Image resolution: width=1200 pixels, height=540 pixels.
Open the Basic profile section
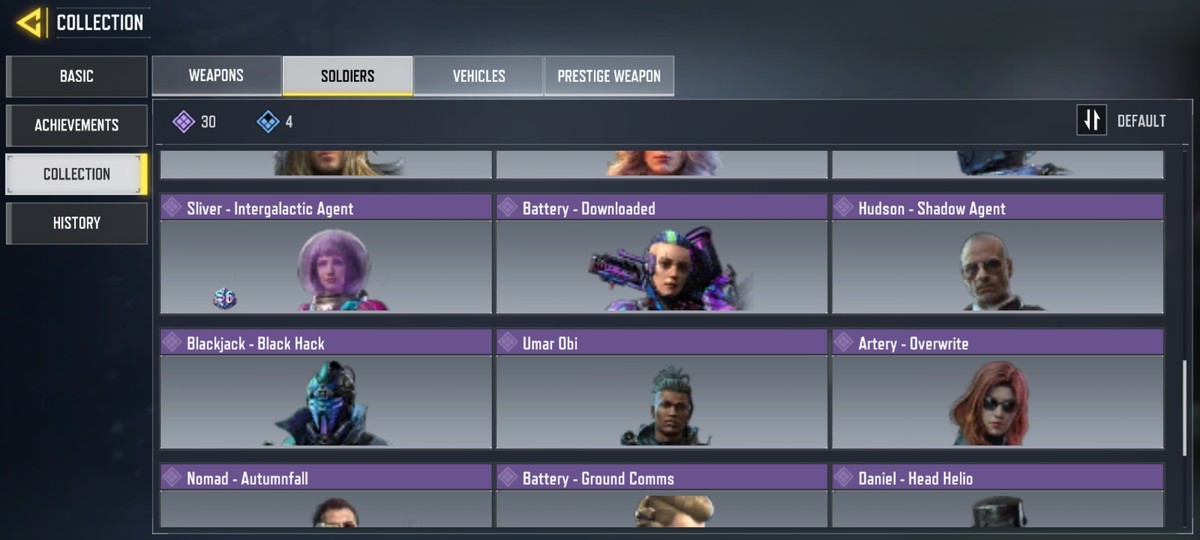77,76
